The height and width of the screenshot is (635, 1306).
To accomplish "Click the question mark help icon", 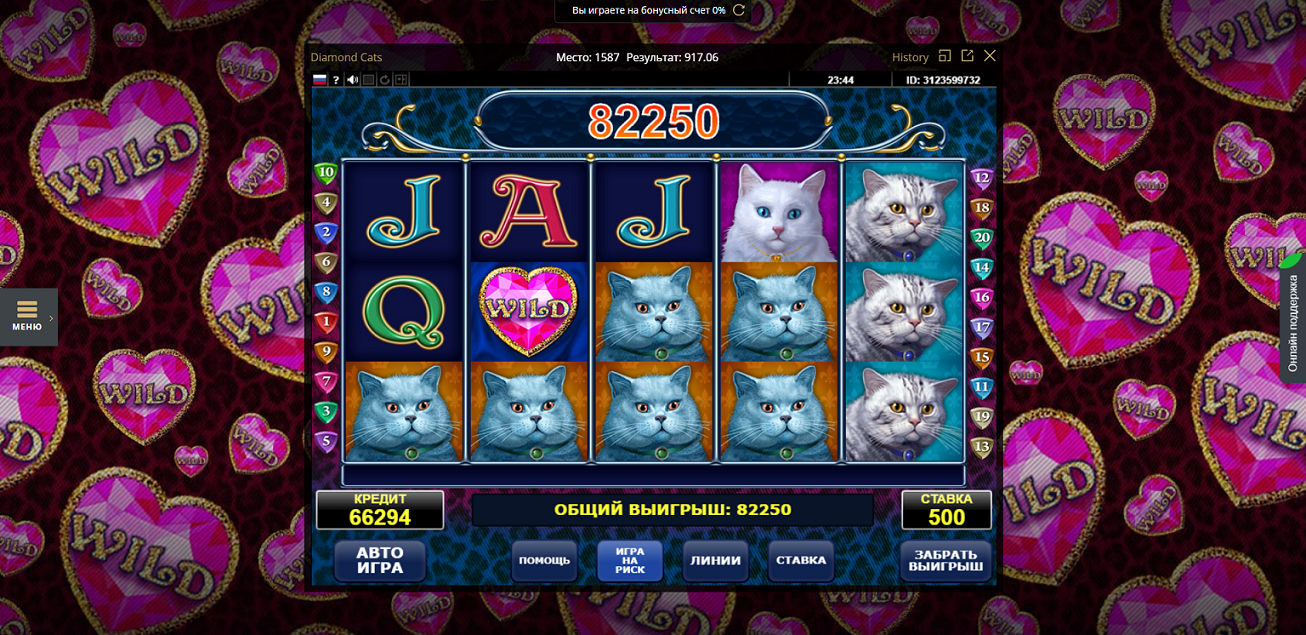I will click(x=336, y=80).
